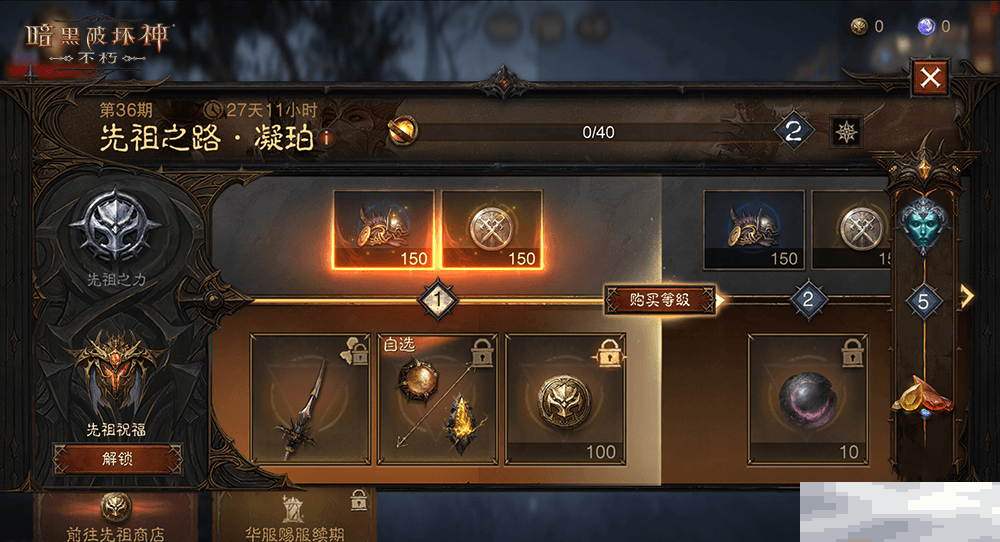Screen dimensions: 1000x542
Task: Click the snowflake emblem beside rank 2
Action: [x=846, y=131]
